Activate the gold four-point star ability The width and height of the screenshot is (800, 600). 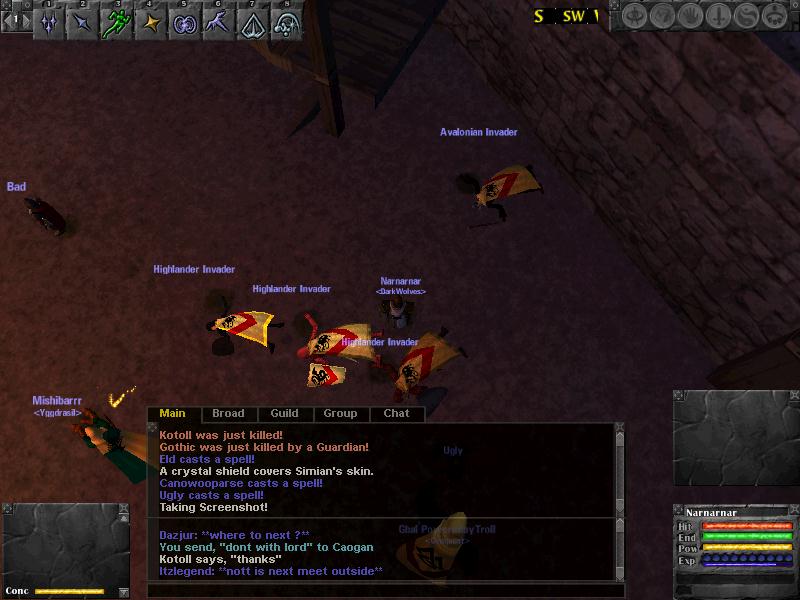151,23
